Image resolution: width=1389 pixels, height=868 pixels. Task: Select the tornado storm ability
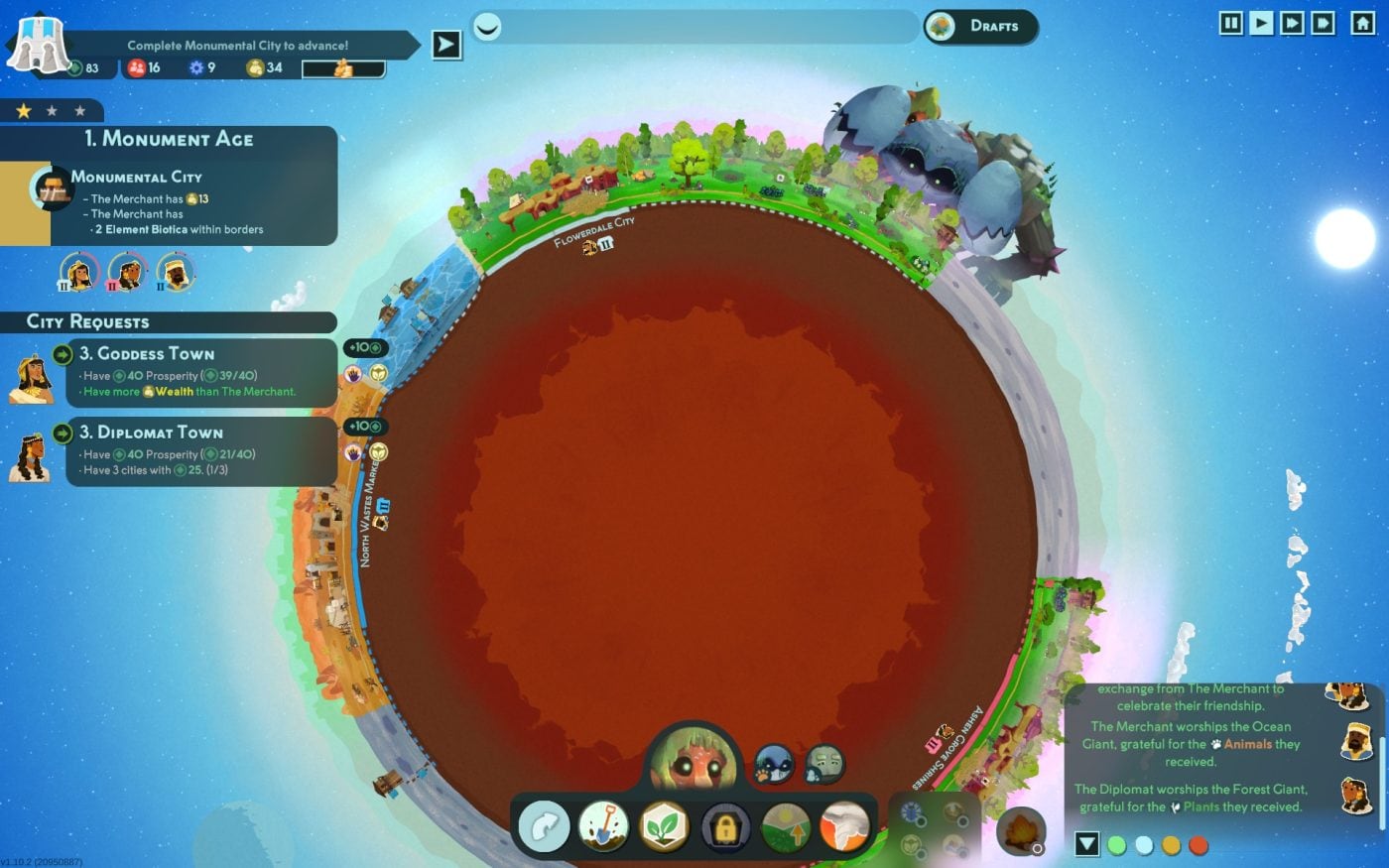[845, 826]
